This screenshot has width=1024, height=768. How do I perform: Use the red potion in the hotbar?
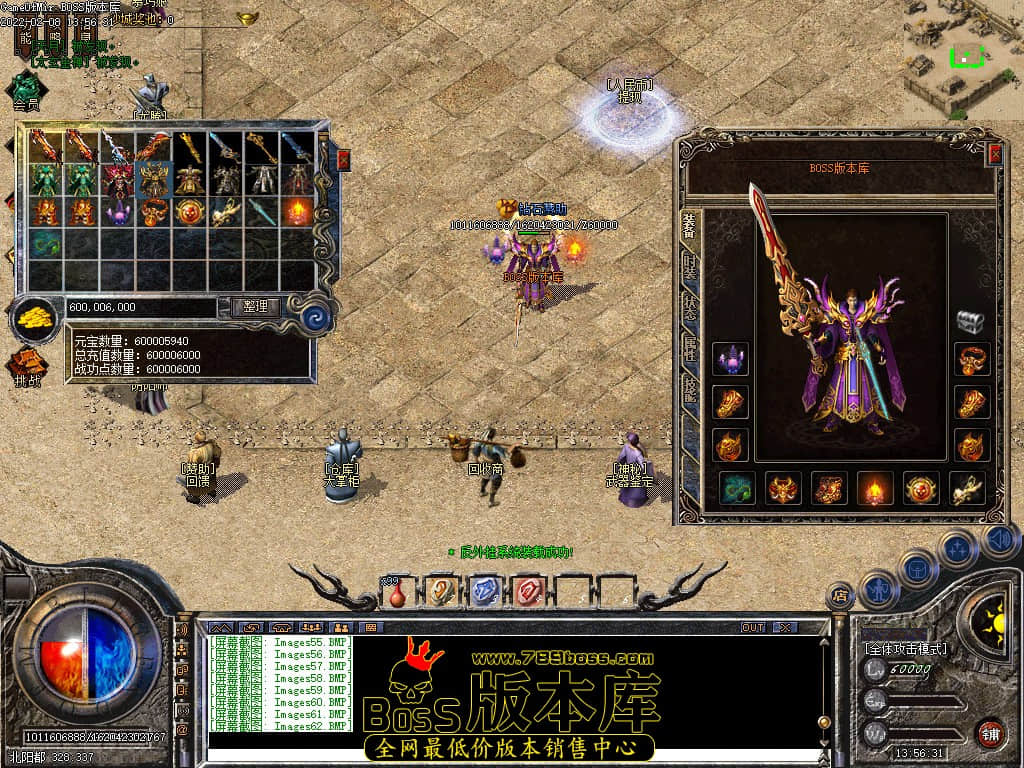click(397, 593)
